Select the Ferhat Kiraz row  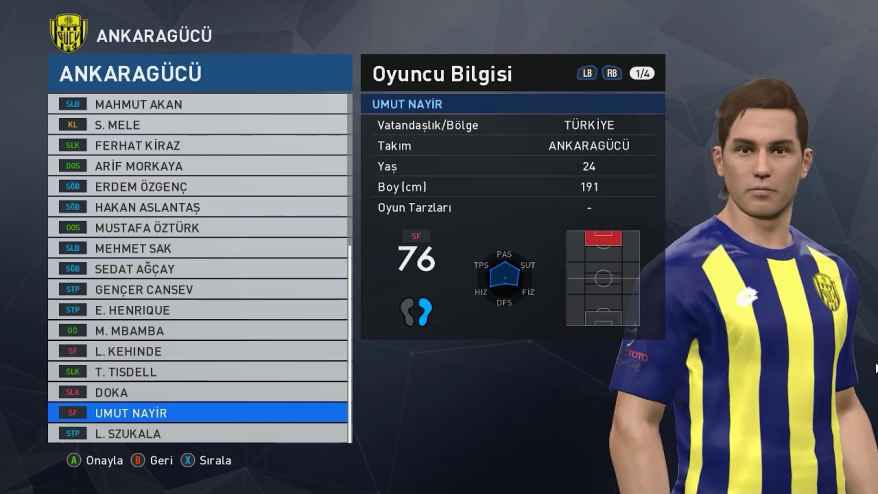198,145
